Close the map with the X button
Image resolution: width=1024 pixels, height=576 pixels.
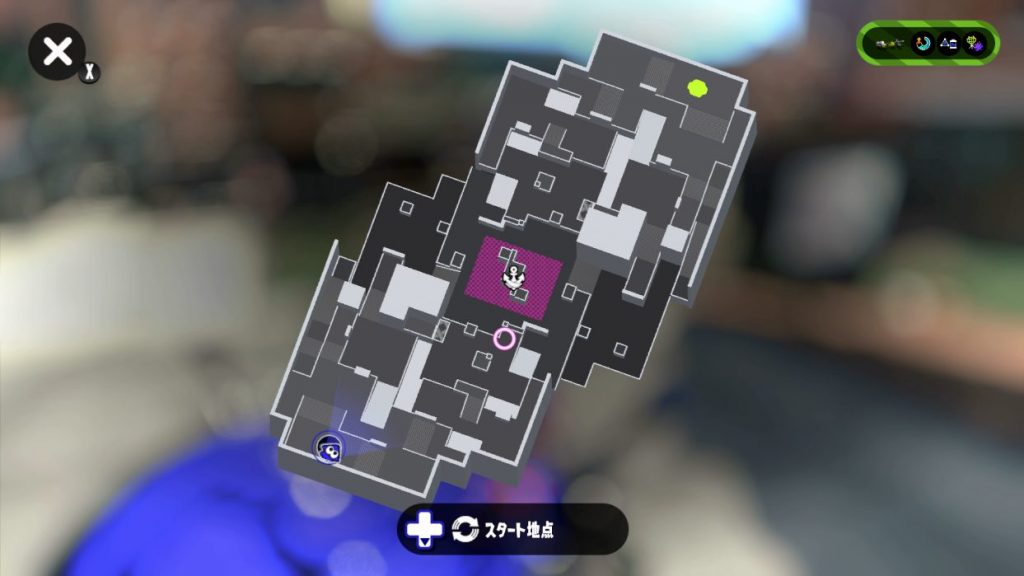point(58,52)
